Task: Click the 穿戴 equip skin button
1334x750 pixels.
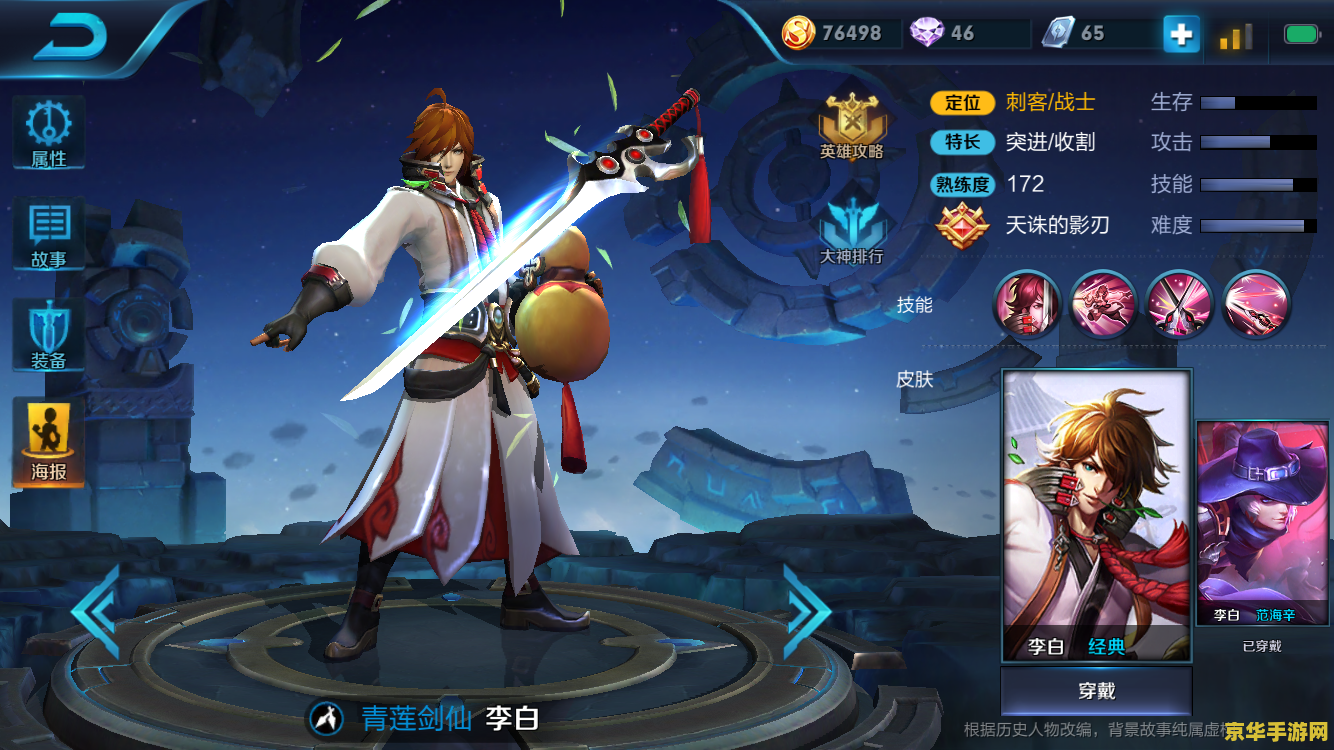Action: (x=1097, y=691)
